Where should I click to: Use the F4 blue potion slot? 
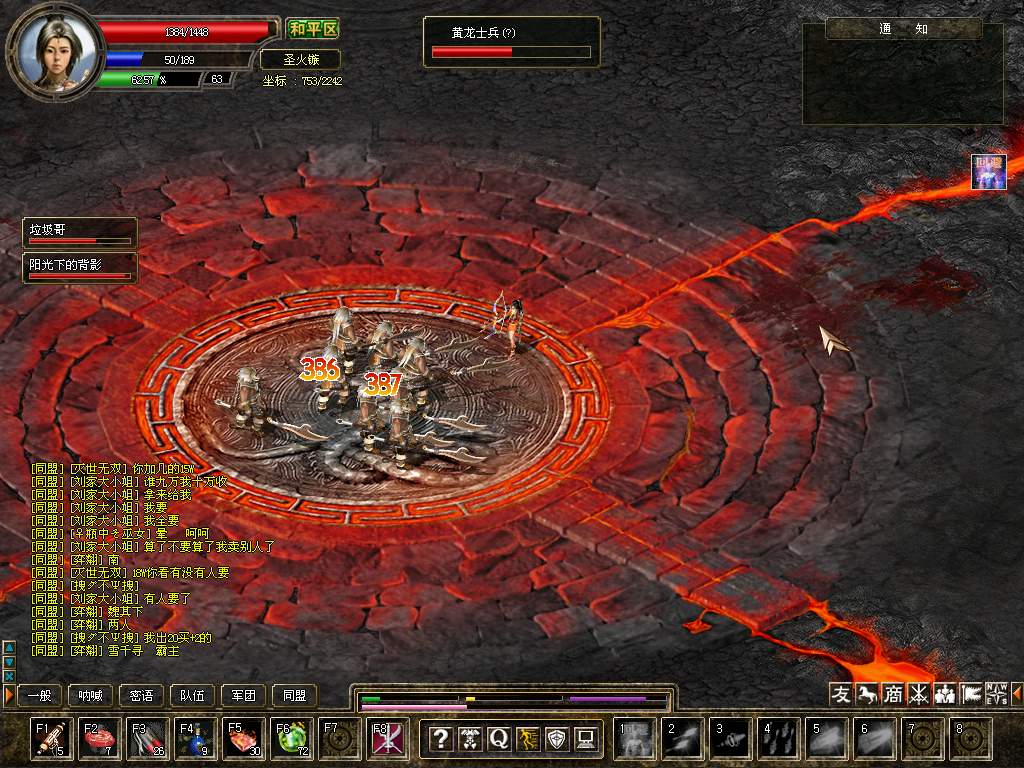tap(194, 739)
